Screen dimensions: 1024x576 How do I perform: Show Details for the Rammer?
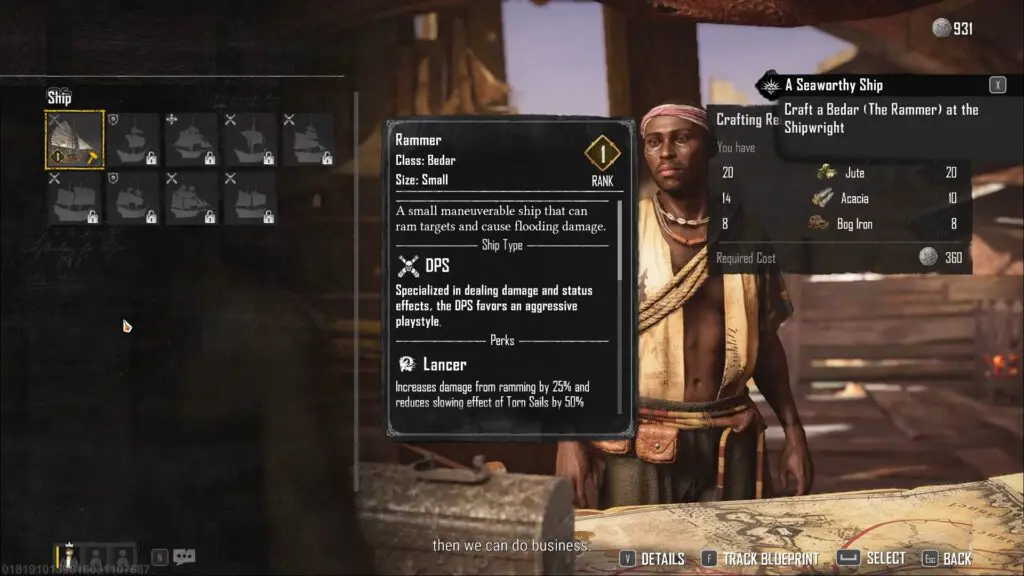(652, 559)
